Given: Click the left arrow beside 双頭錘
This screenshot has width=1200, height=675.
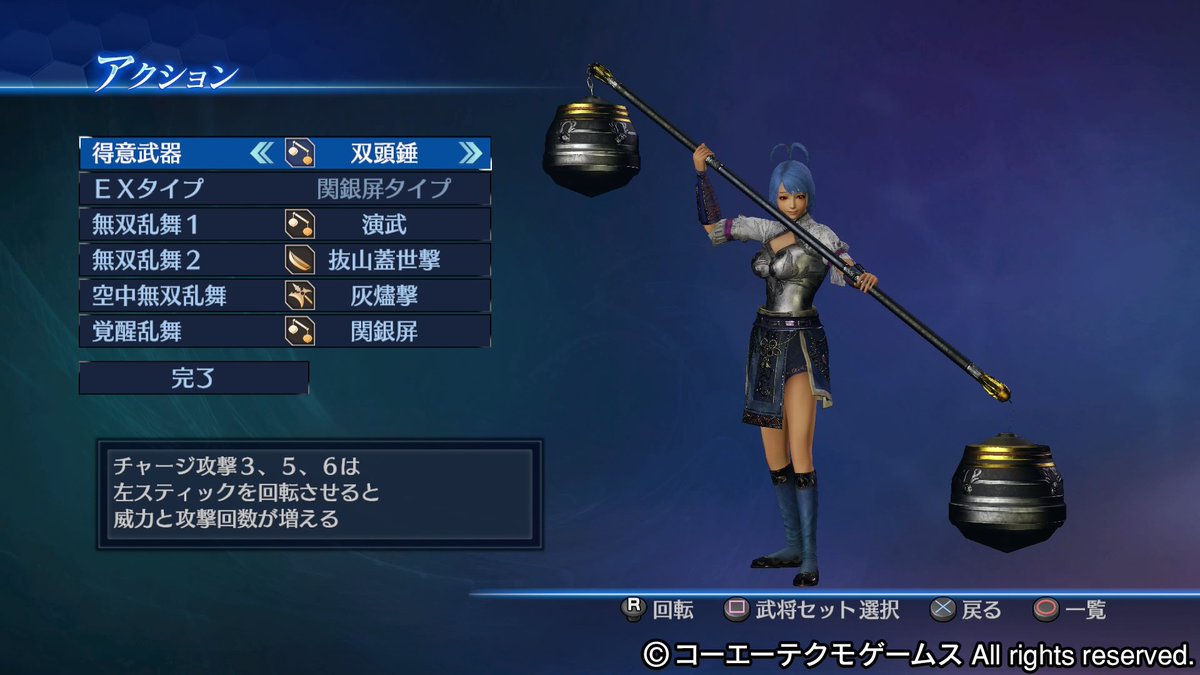Looking at the screenshot, I should [261, 153].
